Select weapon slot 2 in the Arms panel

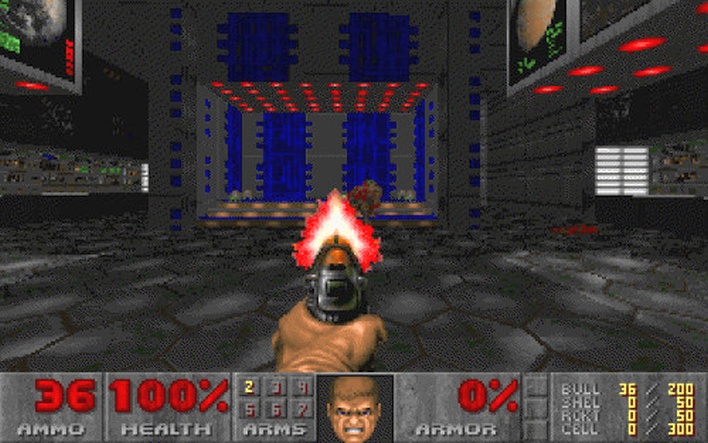click(250, 387)
